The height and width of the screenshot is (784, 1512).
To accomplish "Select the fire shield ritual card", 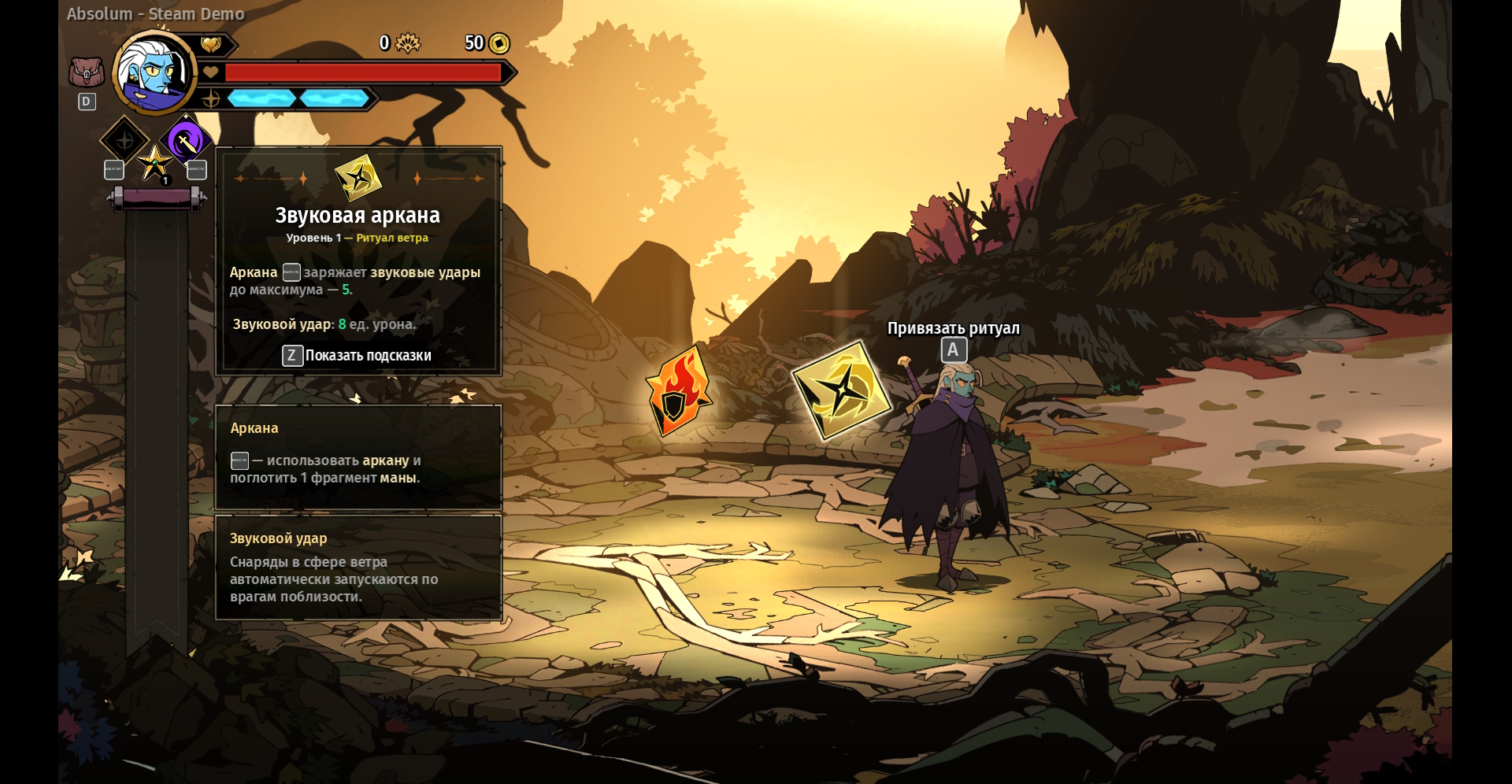I will (678, 391).
